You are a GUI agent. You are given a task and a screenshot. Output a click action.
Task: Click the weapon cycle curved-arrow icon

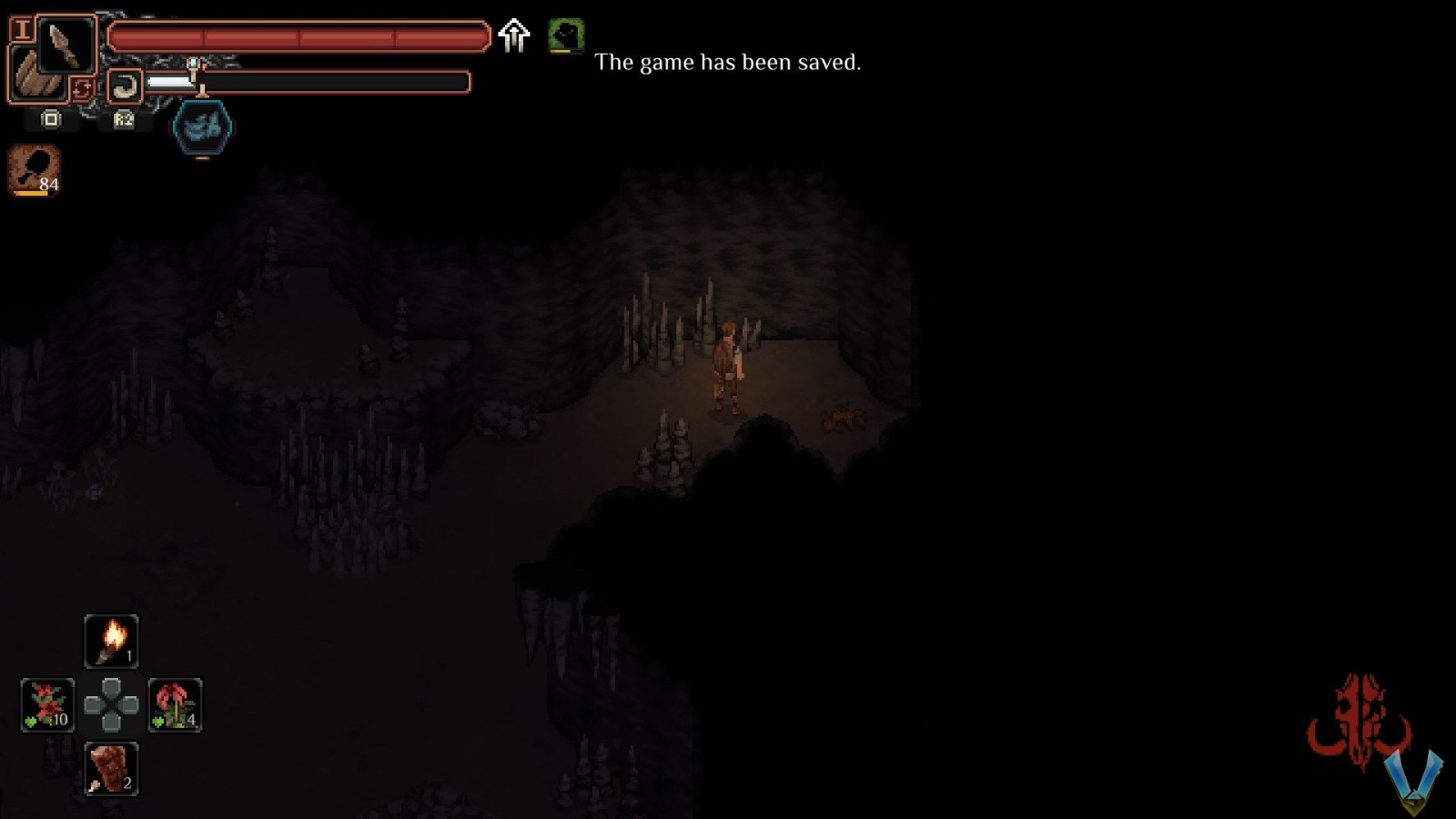(x=125, y=85)
